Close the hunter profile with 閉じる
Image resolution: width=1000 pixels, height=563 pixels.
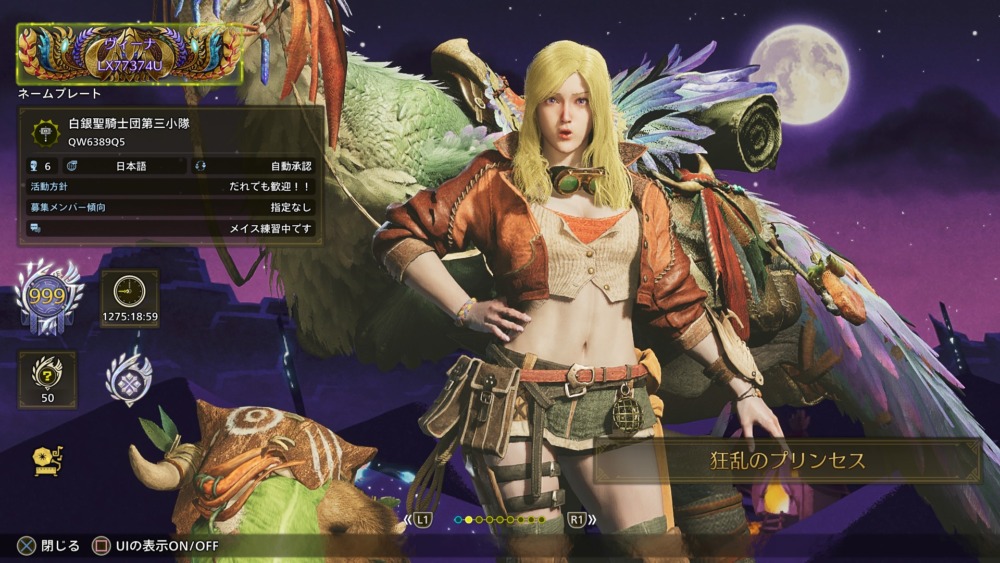pos(50,546)
